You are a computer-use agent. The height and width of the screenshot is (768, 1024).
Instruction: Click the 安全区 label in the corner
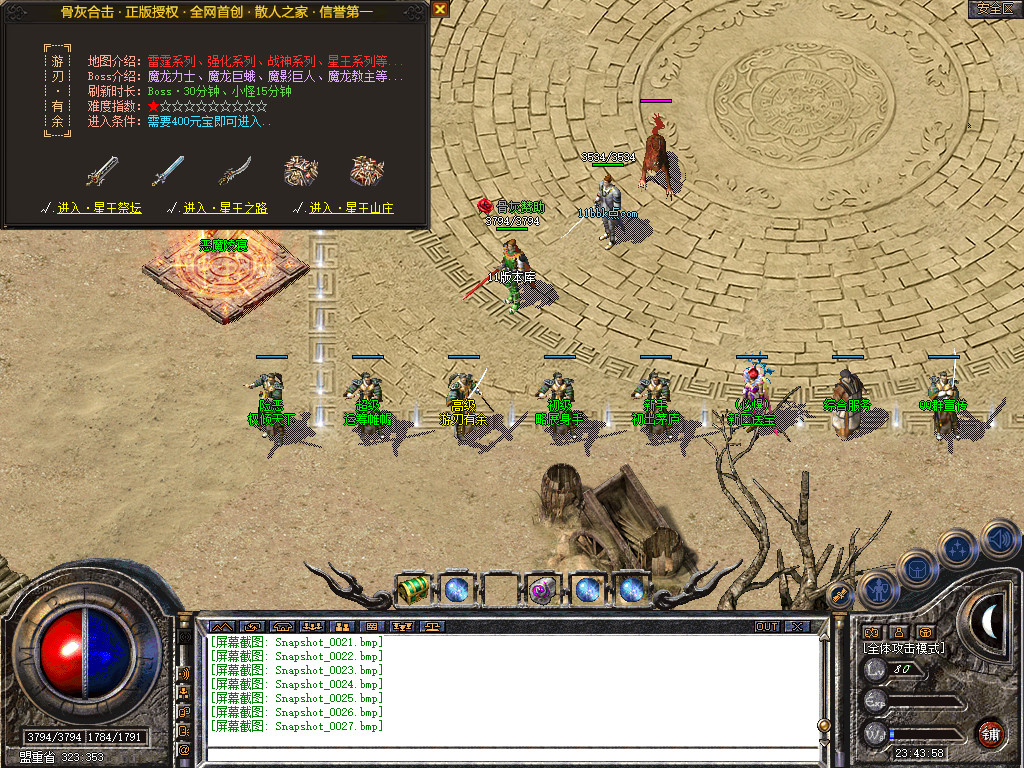pos(994,9)
